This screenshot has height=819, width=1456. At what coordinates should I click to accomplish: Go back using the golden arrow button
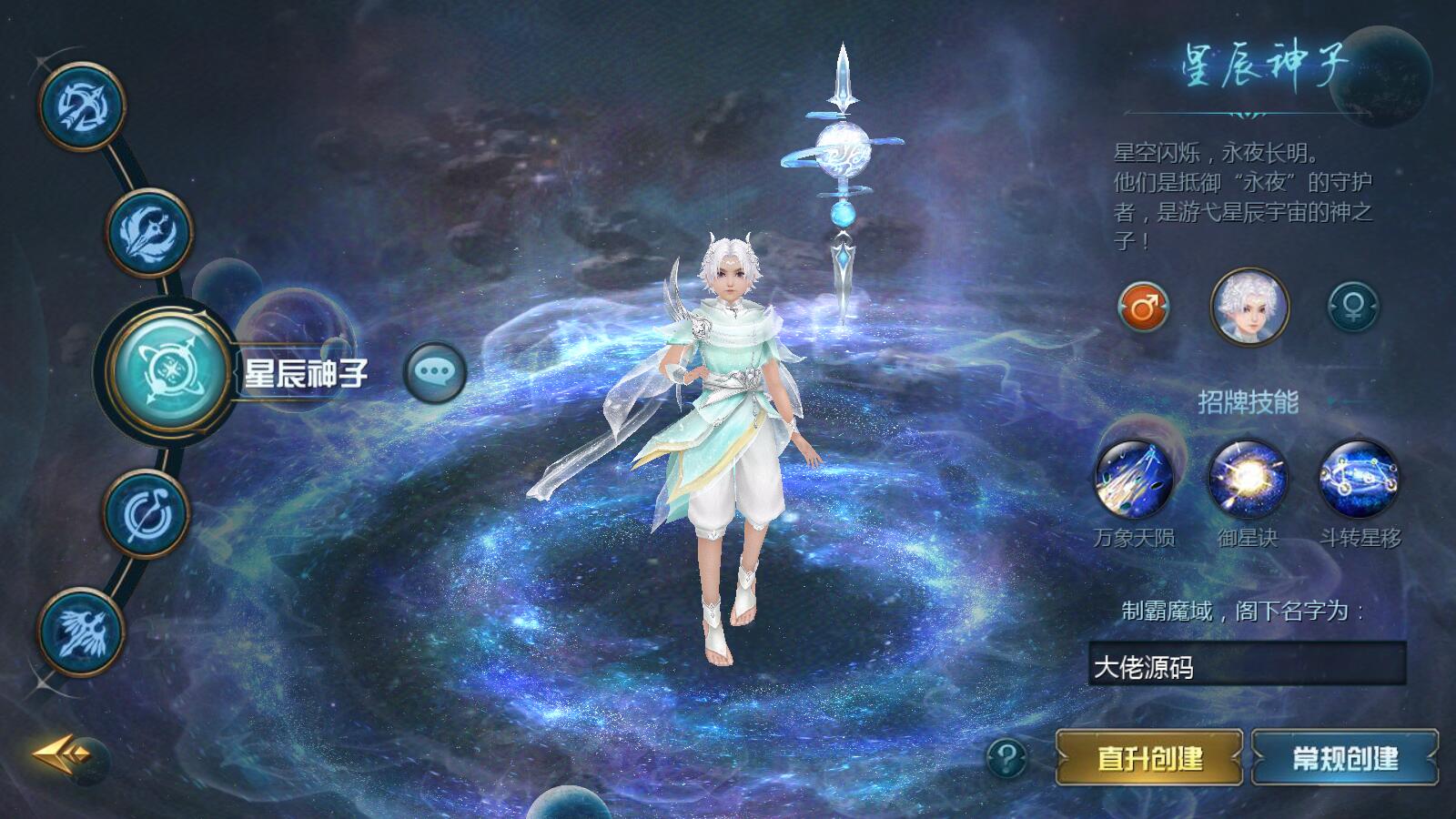pyautogui.click(x=64, y=753)
